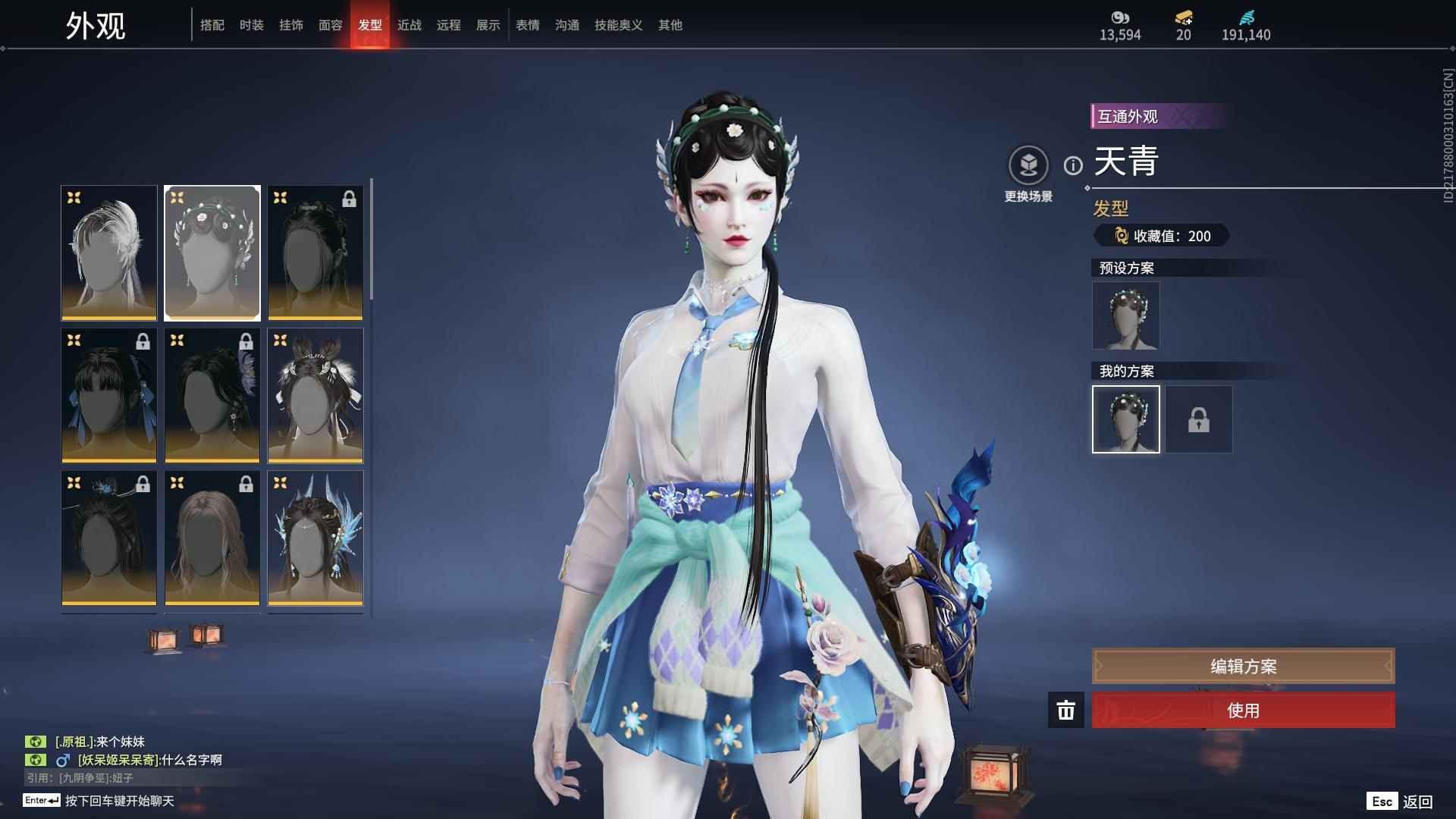Open the 技能奥义 tab
This screenshot has width=1456, height=819.
point(619,25)
